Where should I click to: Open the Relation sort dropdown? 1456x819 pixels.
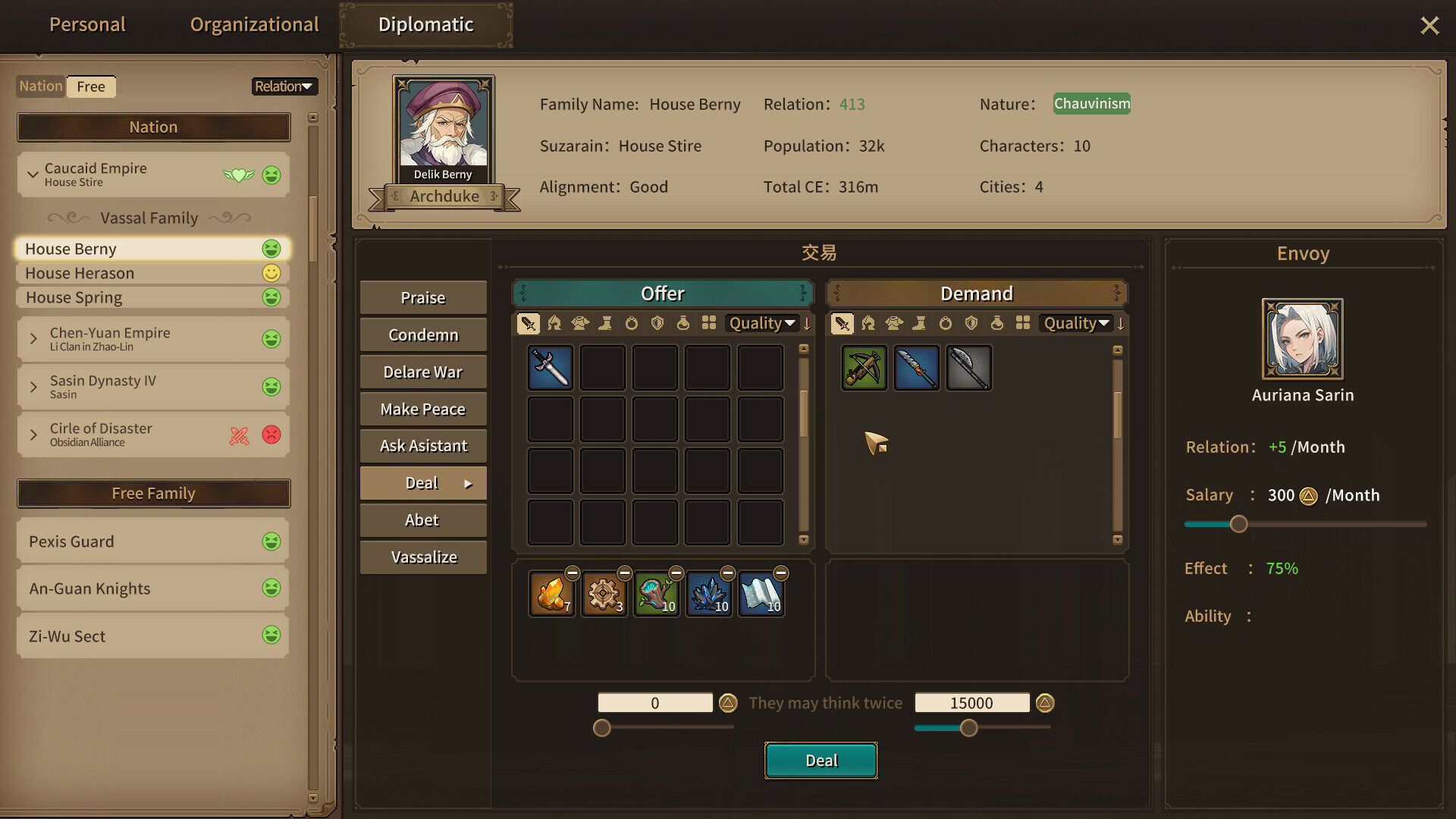pyautogui.click(x=284, y=86)
